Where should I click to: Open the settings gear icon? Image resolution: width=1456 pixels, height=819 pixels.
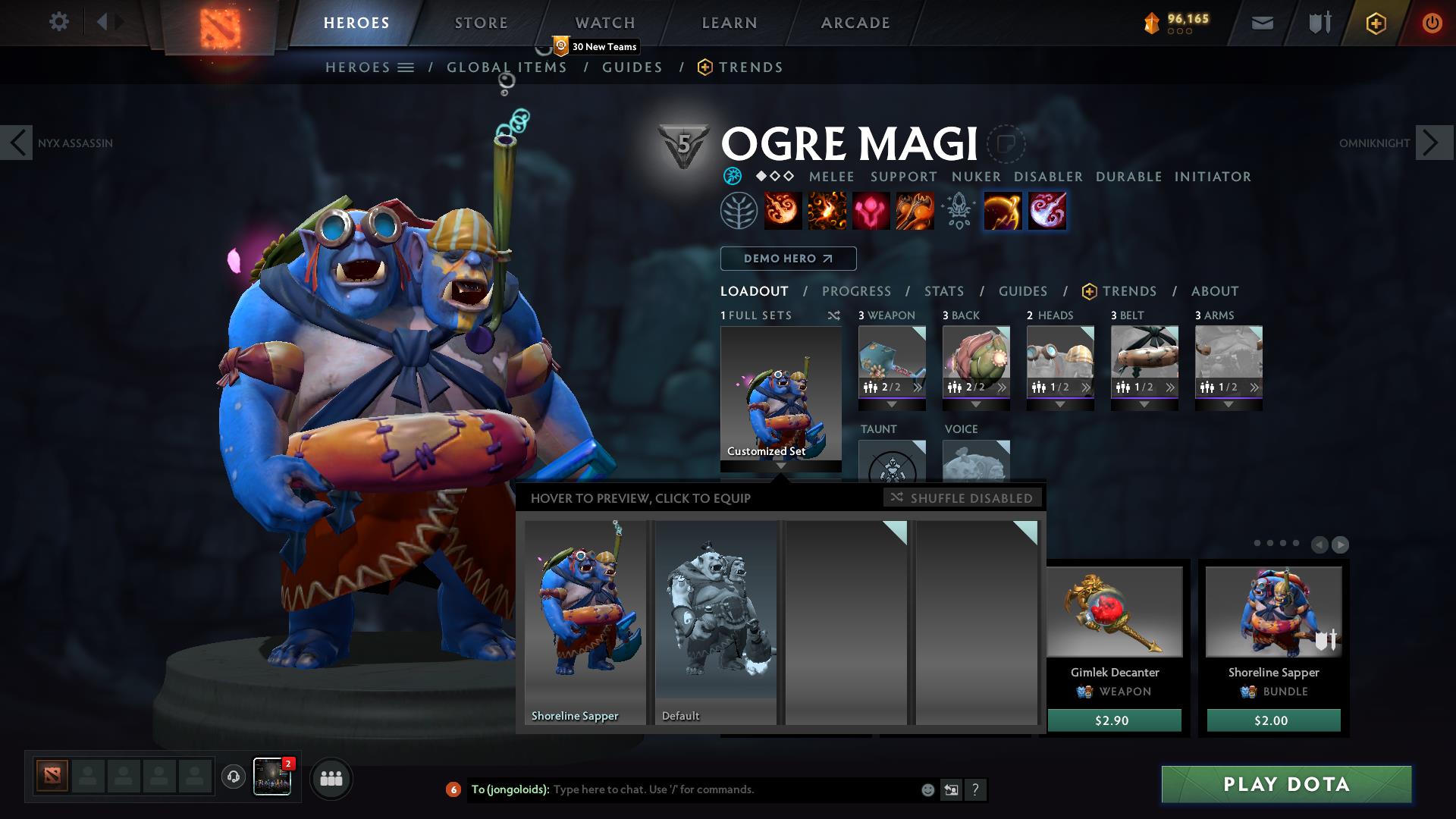point(58,21)
